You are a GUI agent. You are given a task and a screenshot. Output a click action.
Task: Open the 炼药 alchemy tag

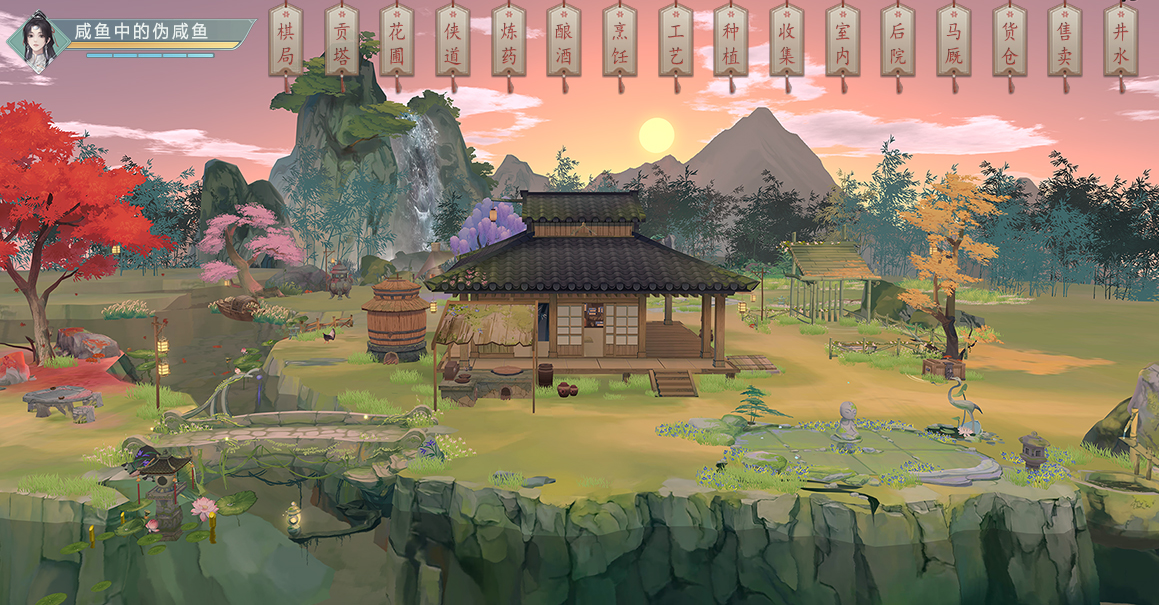pos(509,43)
